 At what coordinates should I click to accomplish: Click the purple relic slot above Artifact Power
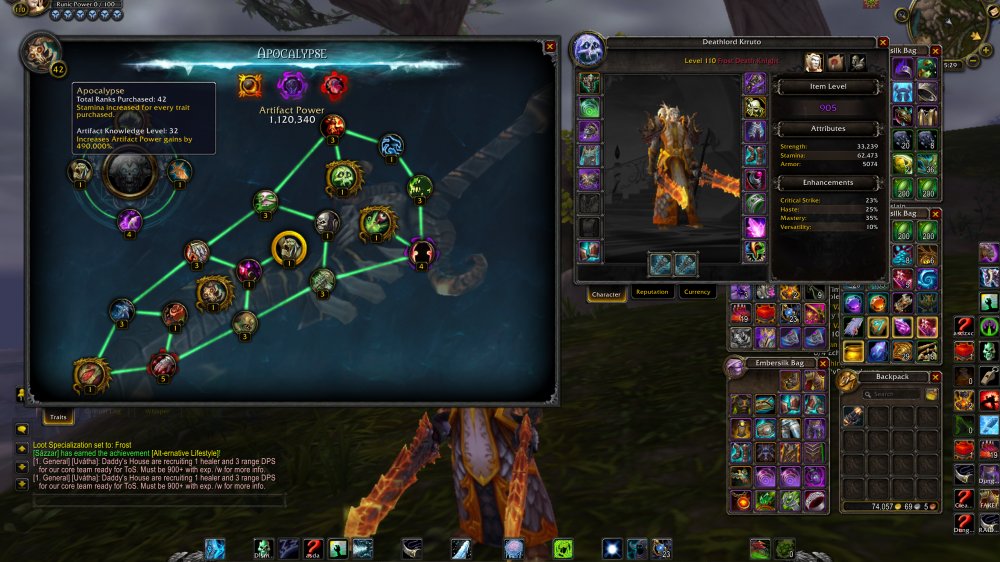coord(291,85)
